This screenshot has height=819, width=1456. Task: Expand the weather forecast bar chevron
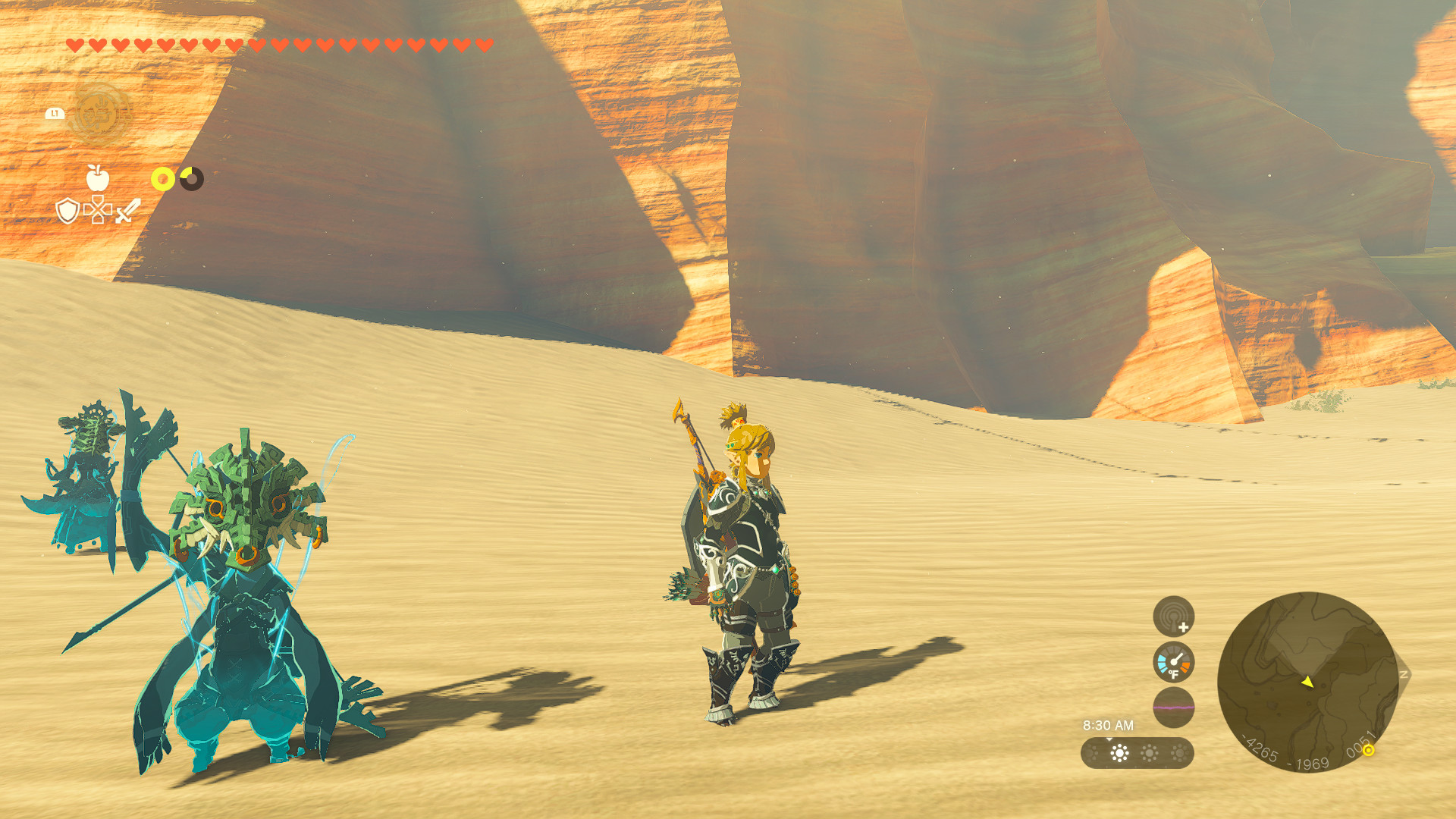point(1109,740)
